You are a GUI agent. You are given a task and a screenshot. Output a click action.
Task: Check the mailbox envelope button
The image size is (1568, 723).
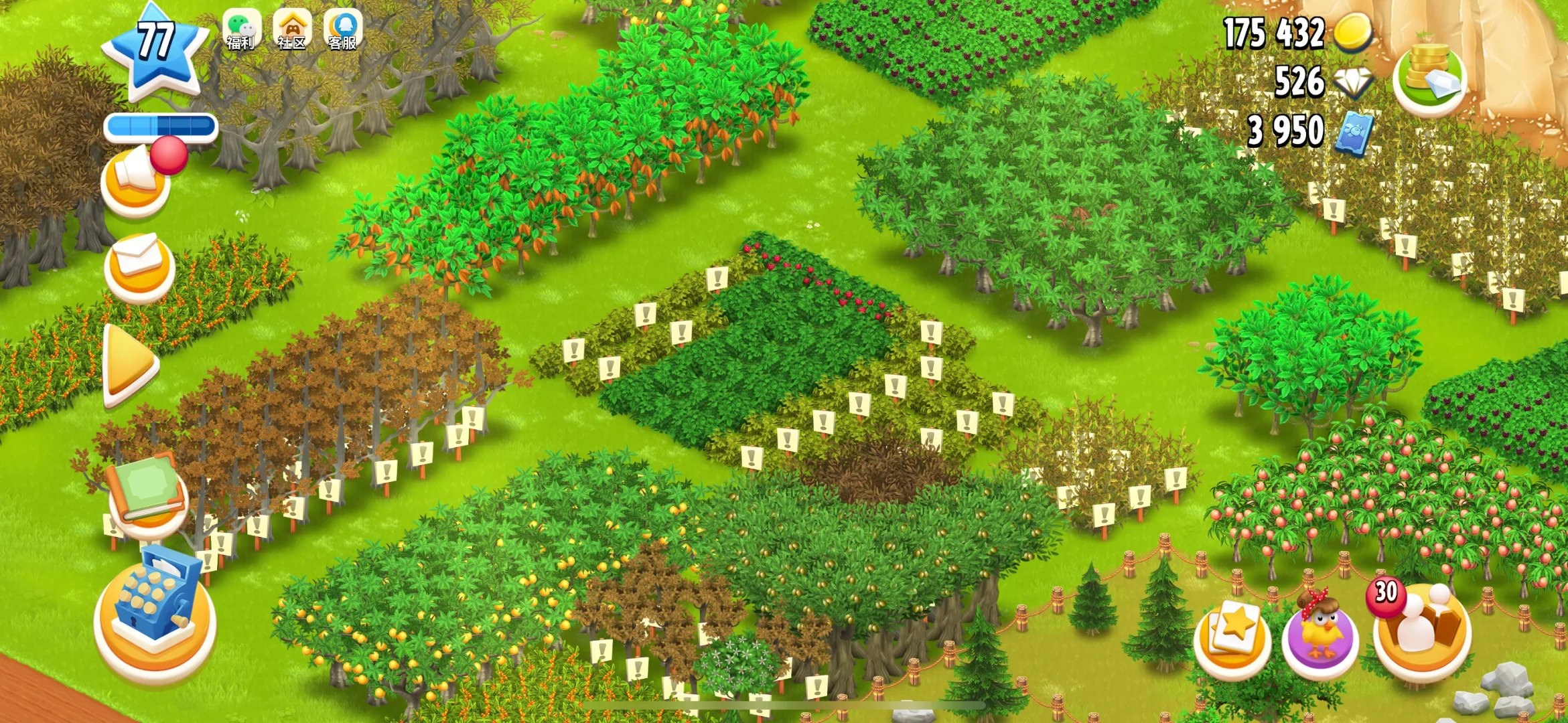(x=139, y=266)
